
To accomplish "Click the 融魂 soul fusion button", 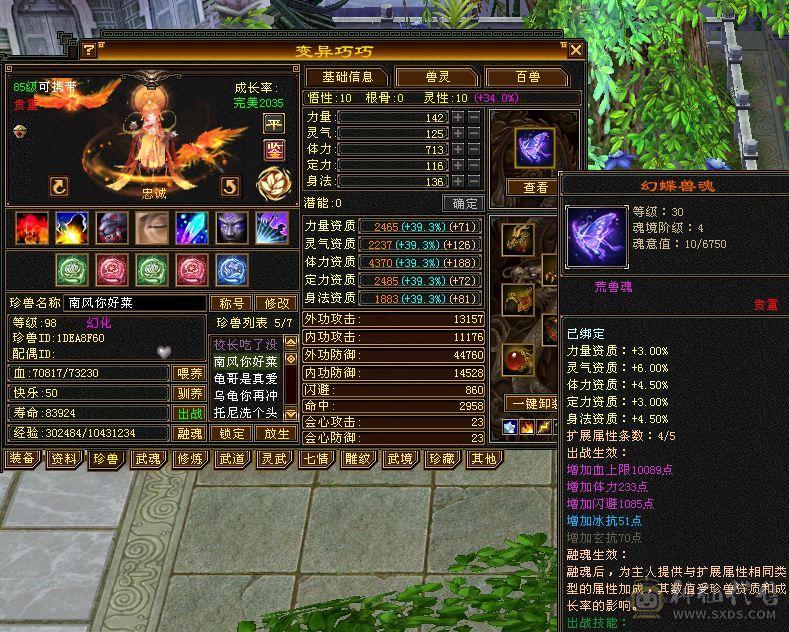I will (190, 433).
